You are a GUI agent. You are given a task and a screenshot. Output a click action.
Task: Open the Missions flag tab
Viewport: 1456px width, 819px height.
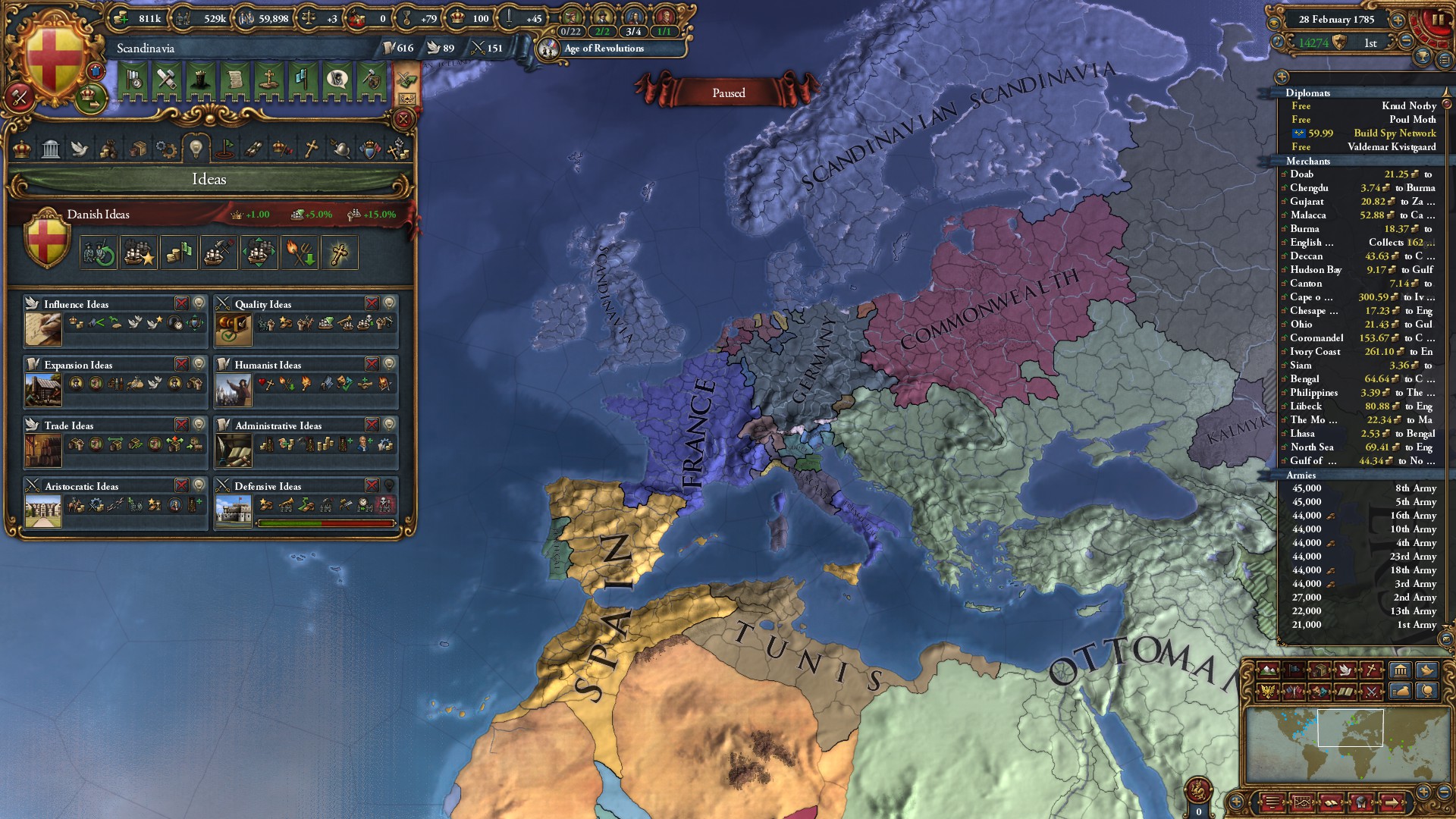click(225, 149)
